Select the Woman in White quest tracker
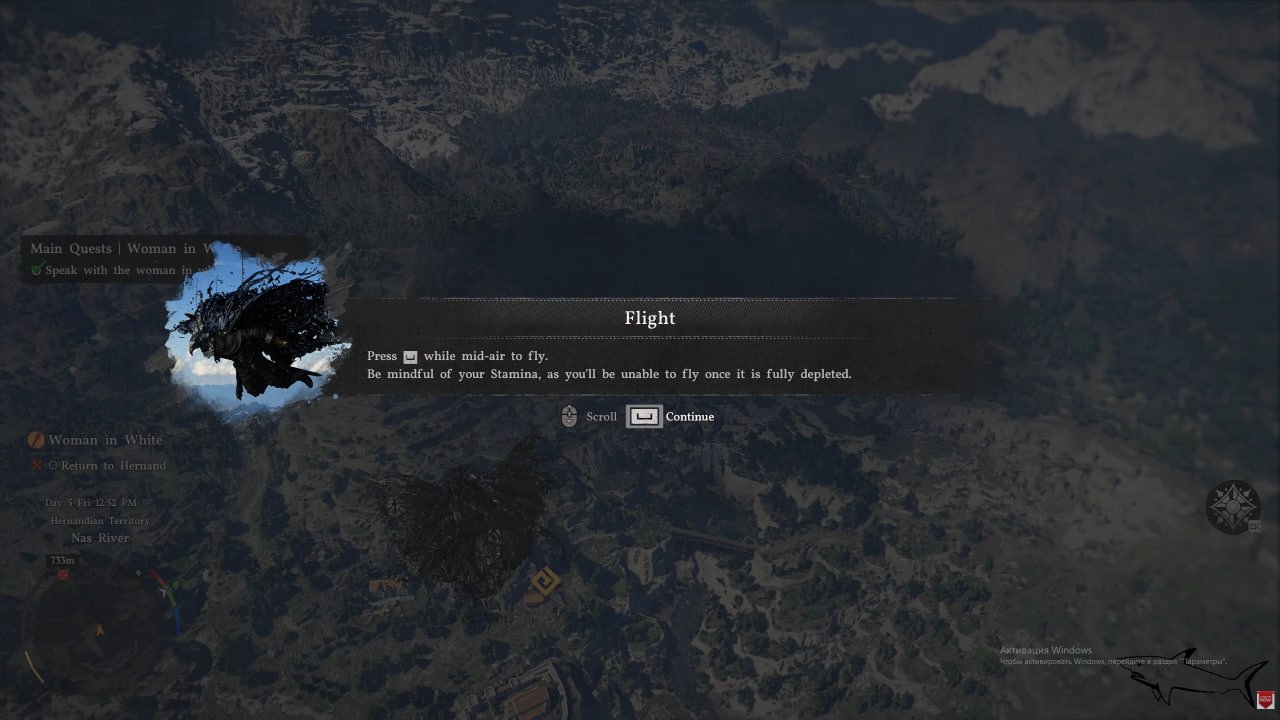 click(x=105, y=440)
